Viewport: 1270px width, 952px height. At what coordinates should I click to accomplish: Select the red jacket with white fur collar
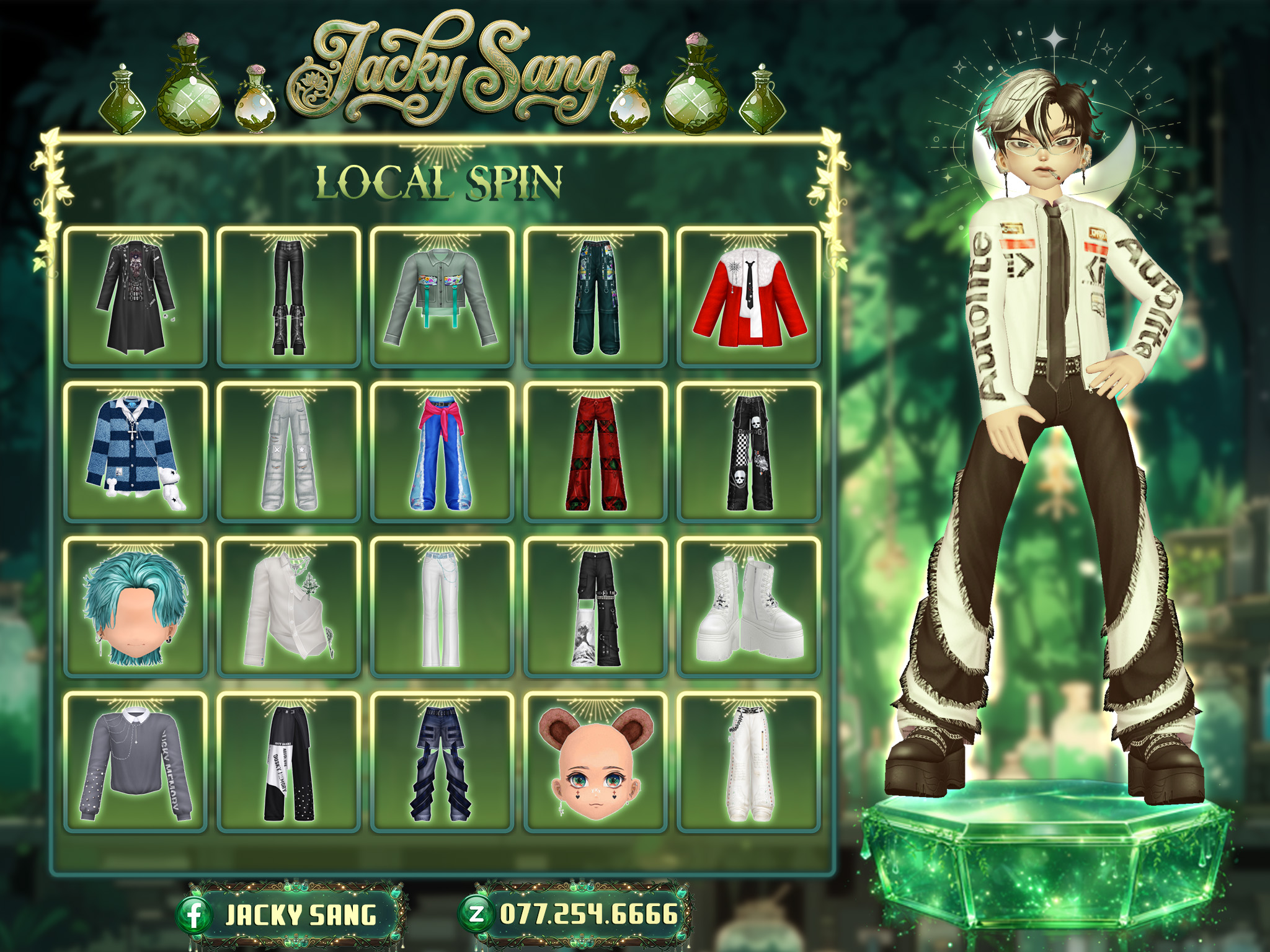click(x=749, y=297)
